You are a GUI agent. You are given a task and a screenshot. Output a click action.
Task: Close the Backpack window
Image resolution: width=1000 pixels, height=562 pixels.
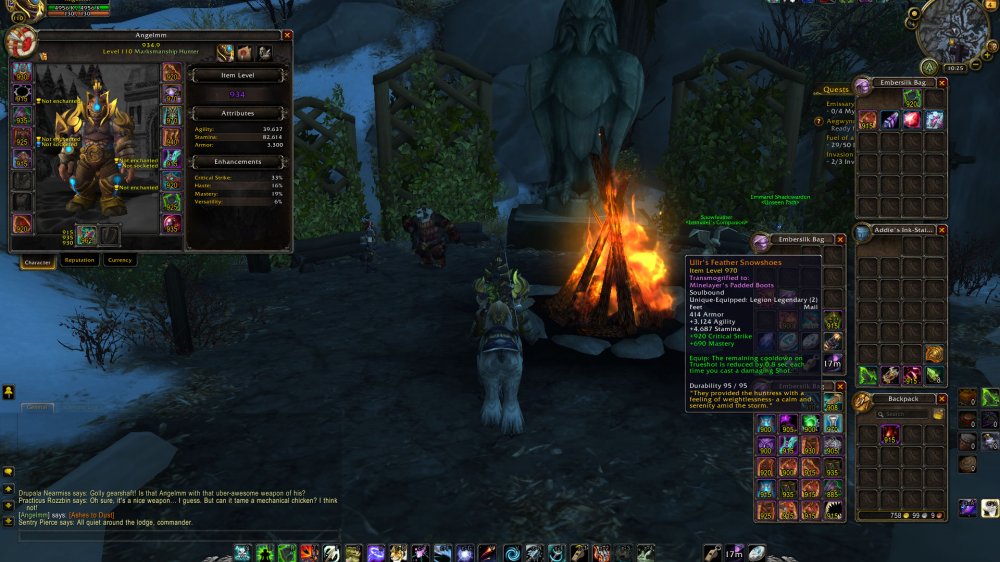click(942, 398)
